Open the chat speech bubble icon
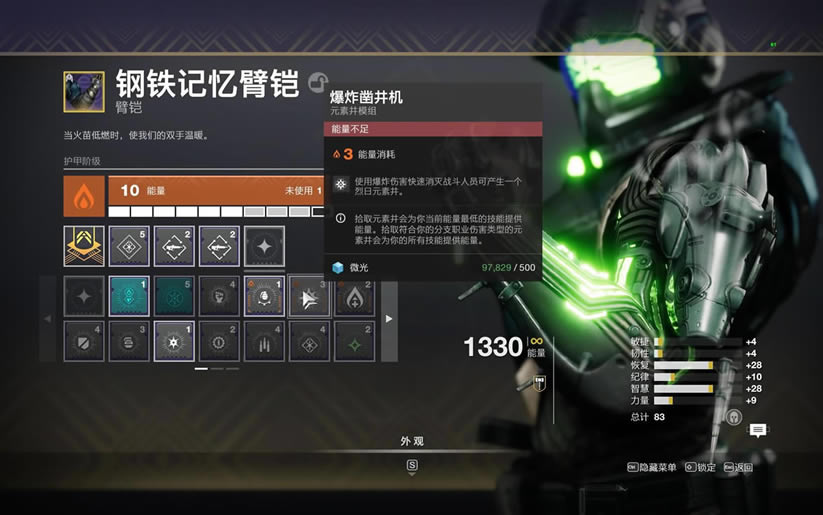 pyautogui.click(x=758, y=430)
